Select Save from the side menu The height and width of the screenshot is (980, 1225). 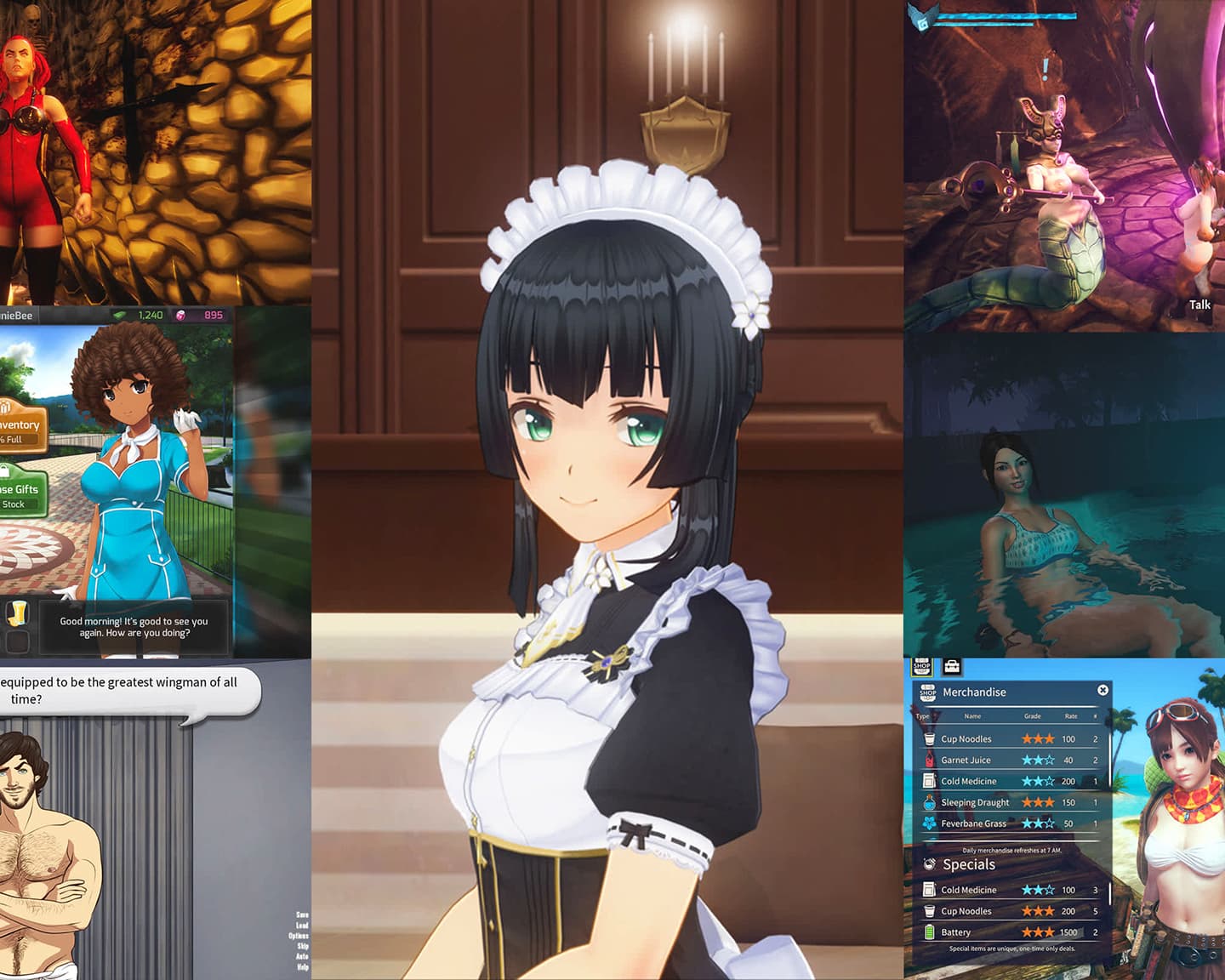coord(301,915)
